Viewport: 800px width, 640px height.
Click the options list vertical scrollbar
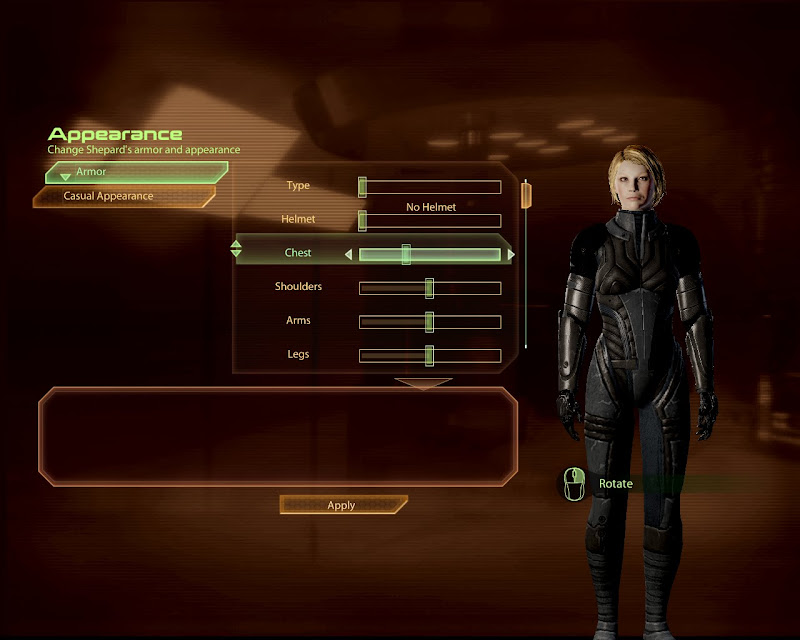526,264
